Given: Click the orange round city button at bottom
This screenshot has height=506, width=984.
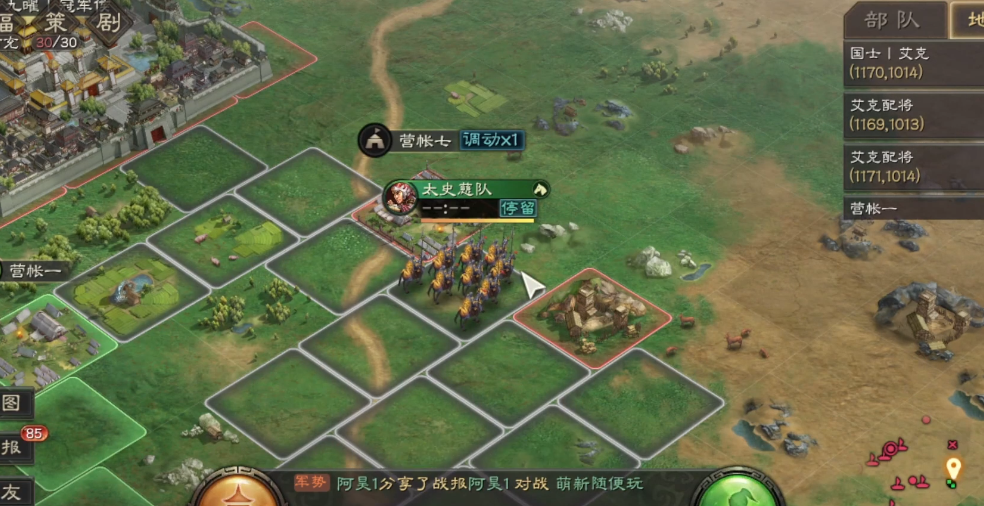Looking at the screenshot, I should (x=236, y=492).
